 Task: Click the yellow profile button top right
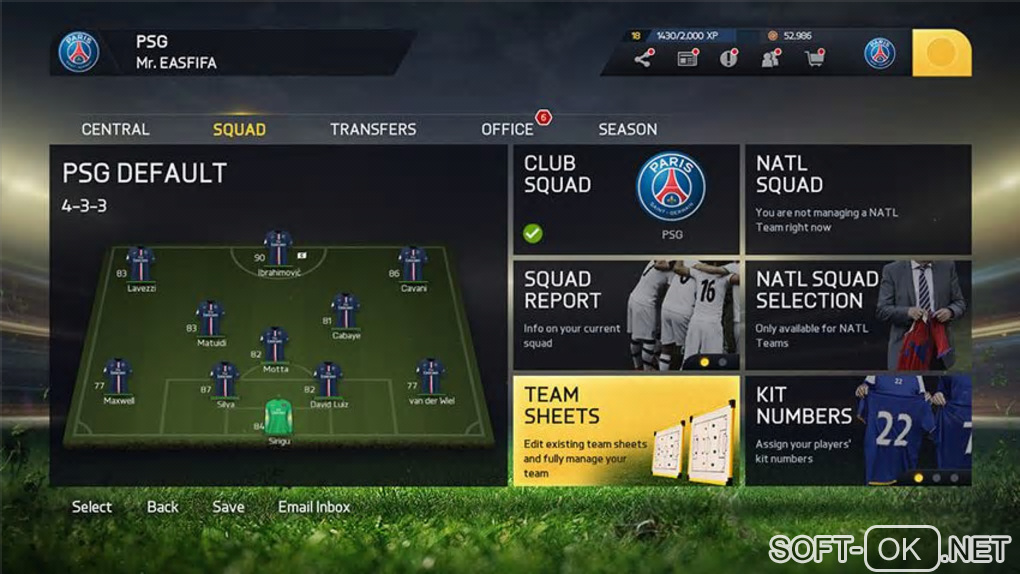(x=941, y=53)
